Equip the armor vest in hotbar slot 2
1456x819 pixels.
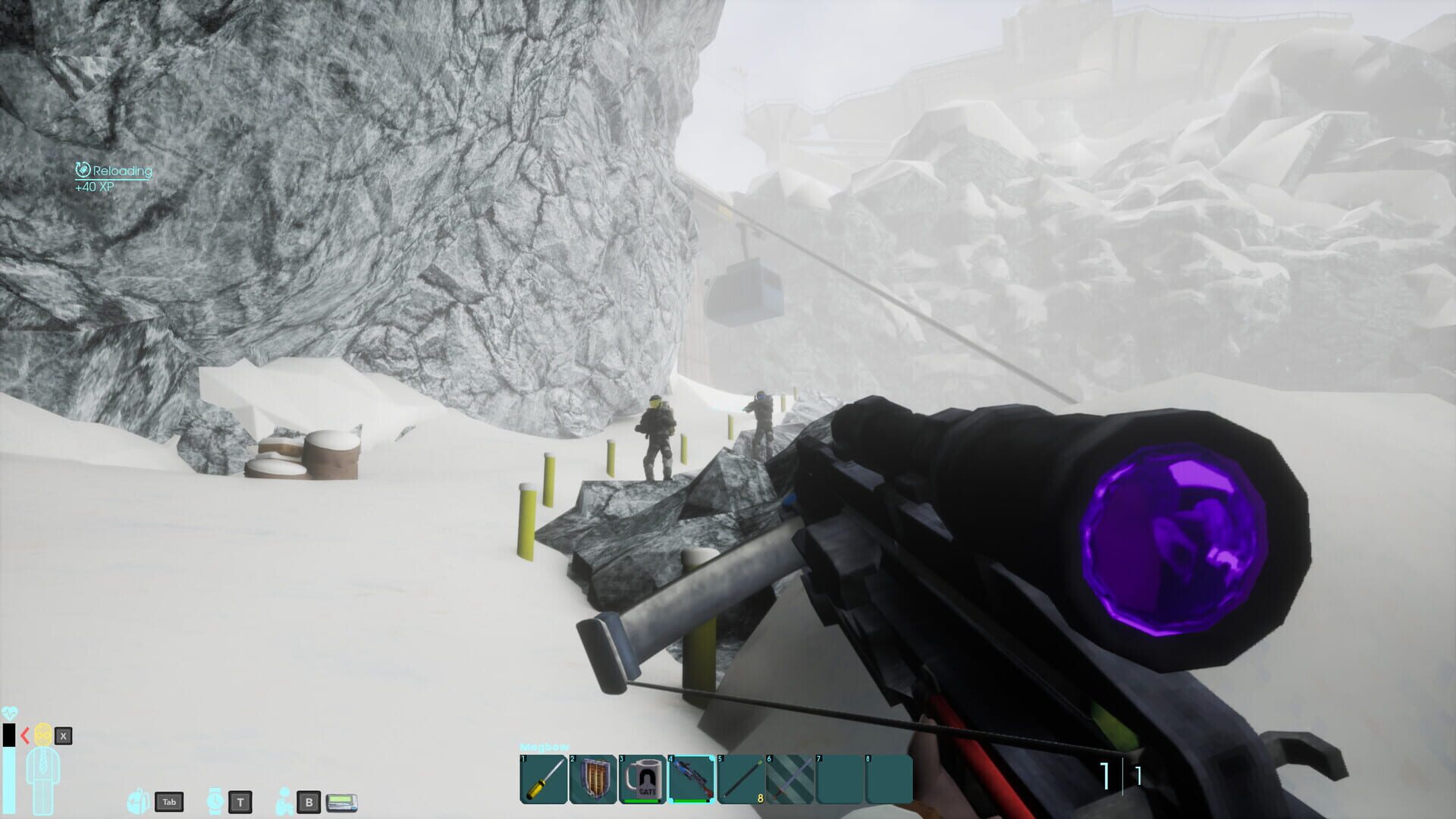(x=592, y=778)
